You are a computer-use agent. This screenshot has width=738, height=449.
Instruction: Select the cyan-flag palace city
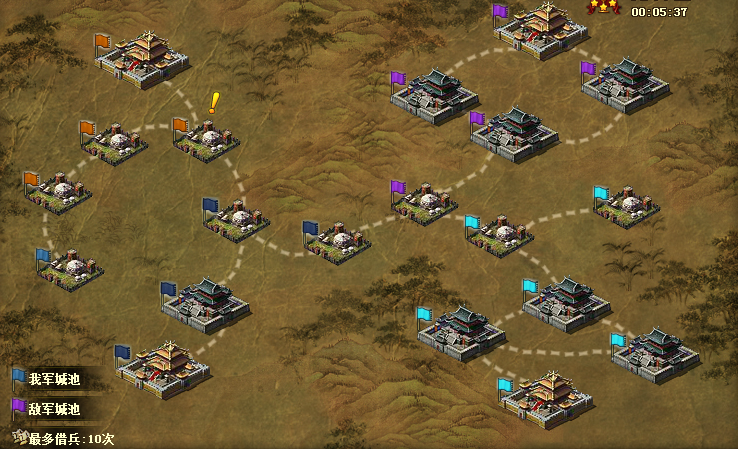point(547,397)
